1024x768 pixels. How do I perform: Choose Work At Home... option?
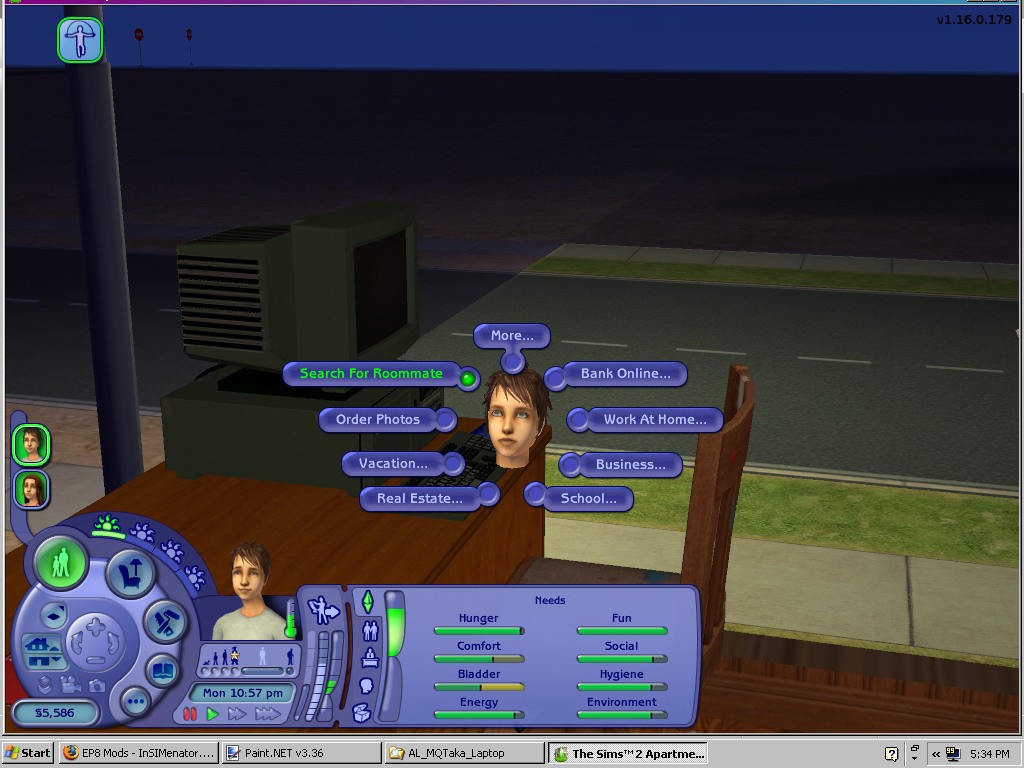click(654, 420)
